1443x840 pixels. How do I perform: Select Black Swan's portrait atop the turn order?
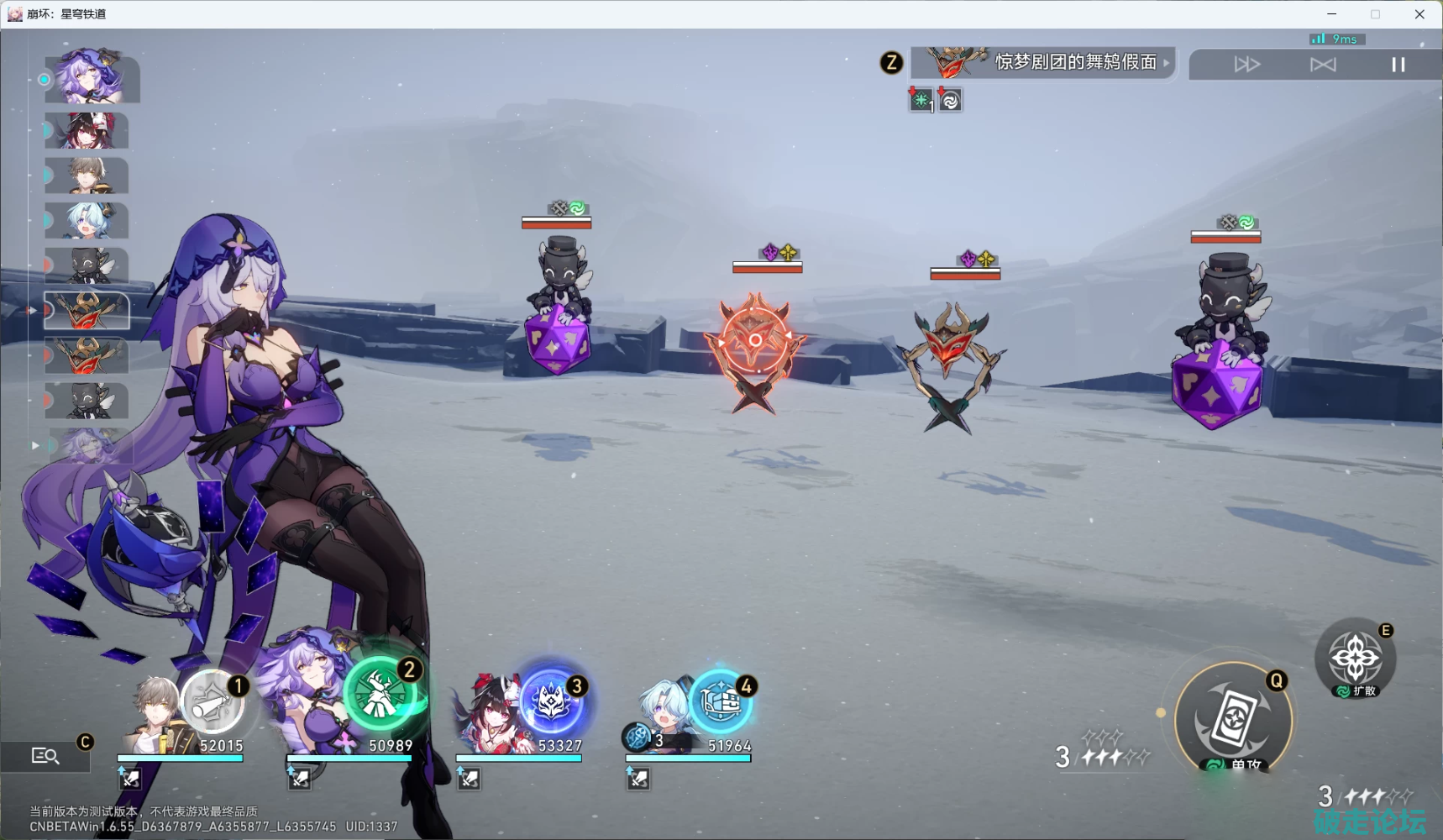92,78
